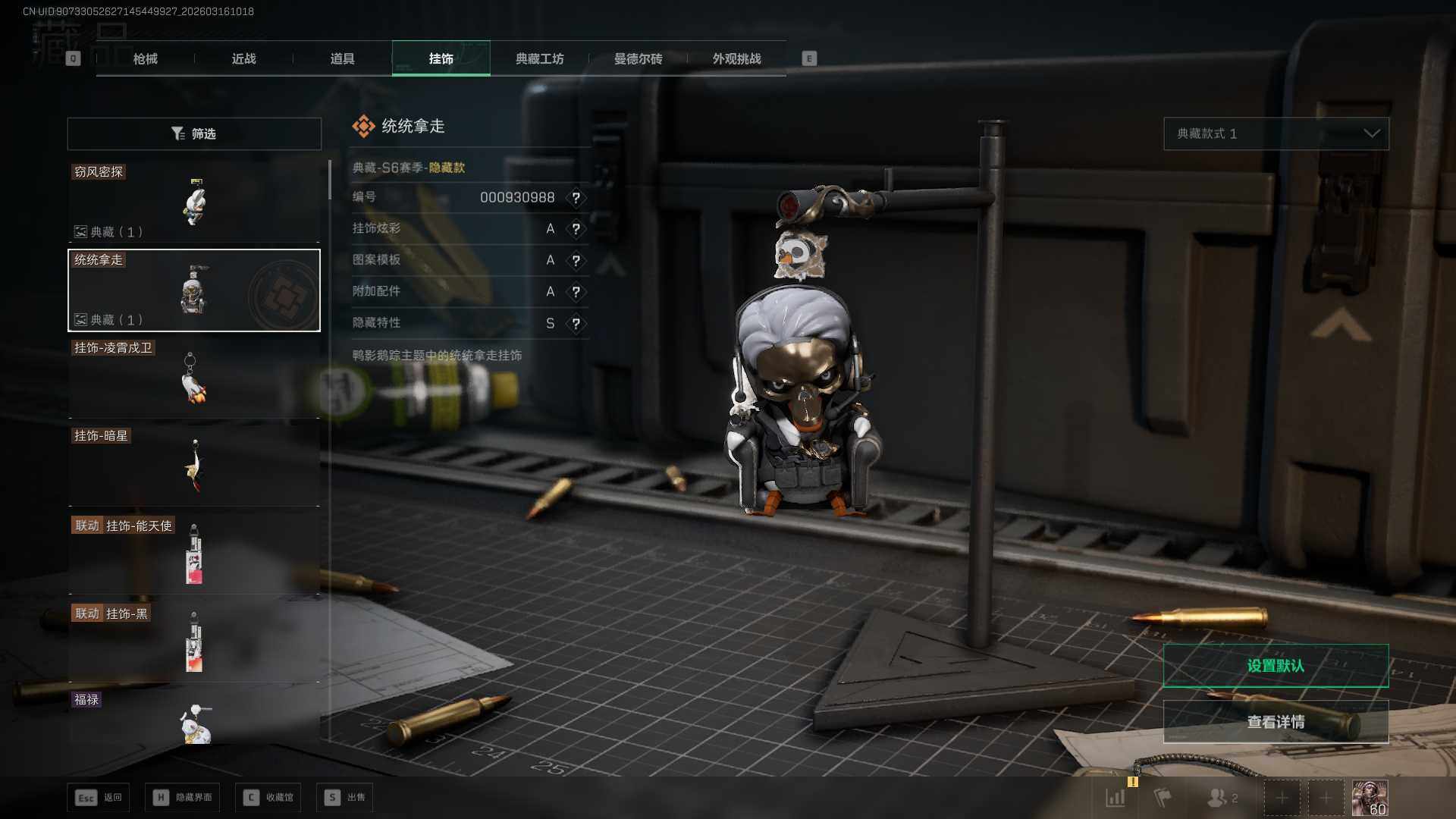This screenshot has width=1456, height=819.
Task: Select the 窃风密探 charm entry
Action: tap(194, 202)
